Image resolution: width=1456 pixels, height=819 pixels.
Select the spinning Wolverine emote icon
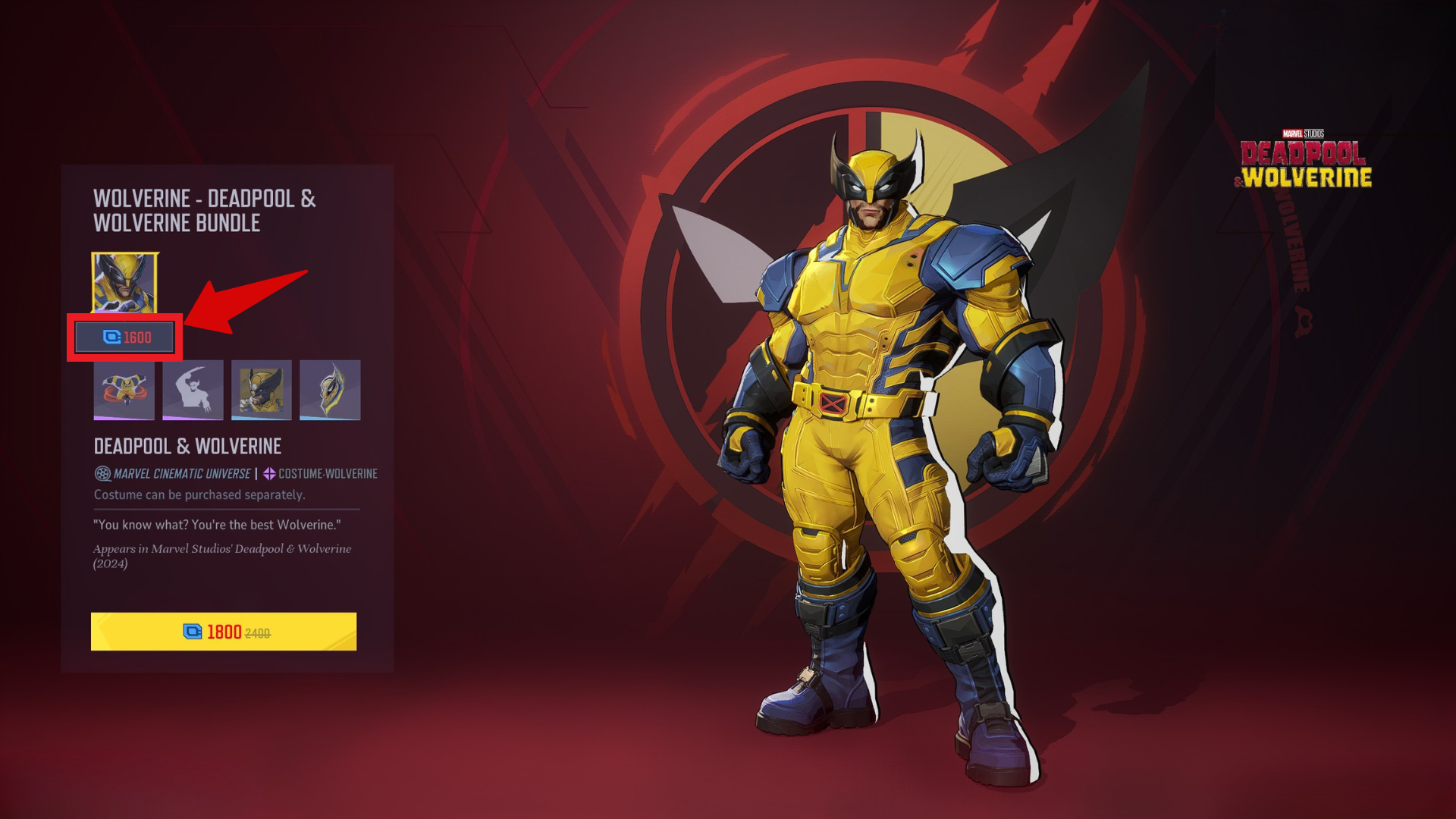pos(124,391)
